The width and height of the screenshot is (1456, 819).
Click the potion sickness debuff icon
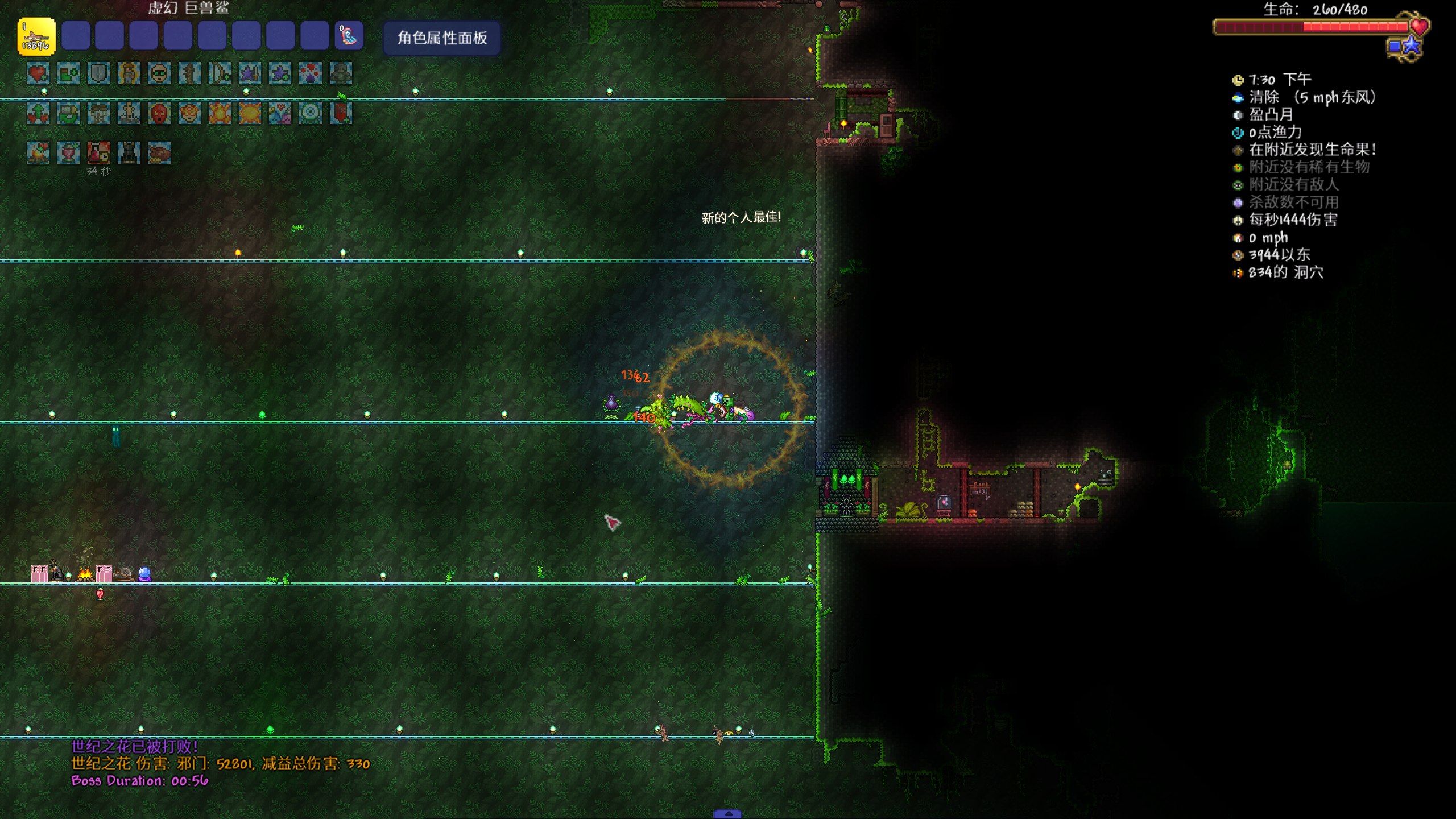[98, 152]
